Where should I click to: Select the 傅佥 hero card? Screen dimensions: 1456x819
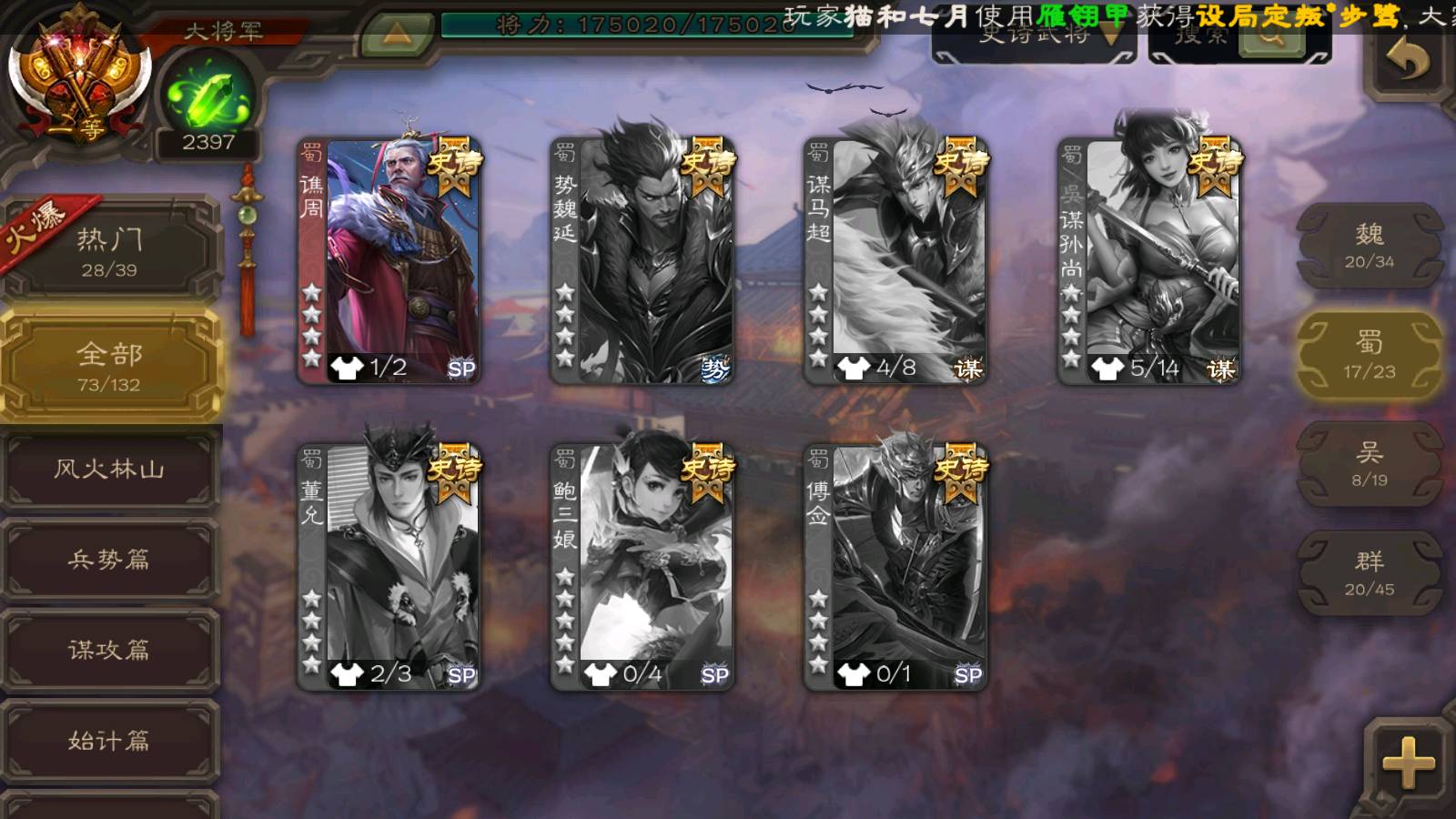click(896, 566)
